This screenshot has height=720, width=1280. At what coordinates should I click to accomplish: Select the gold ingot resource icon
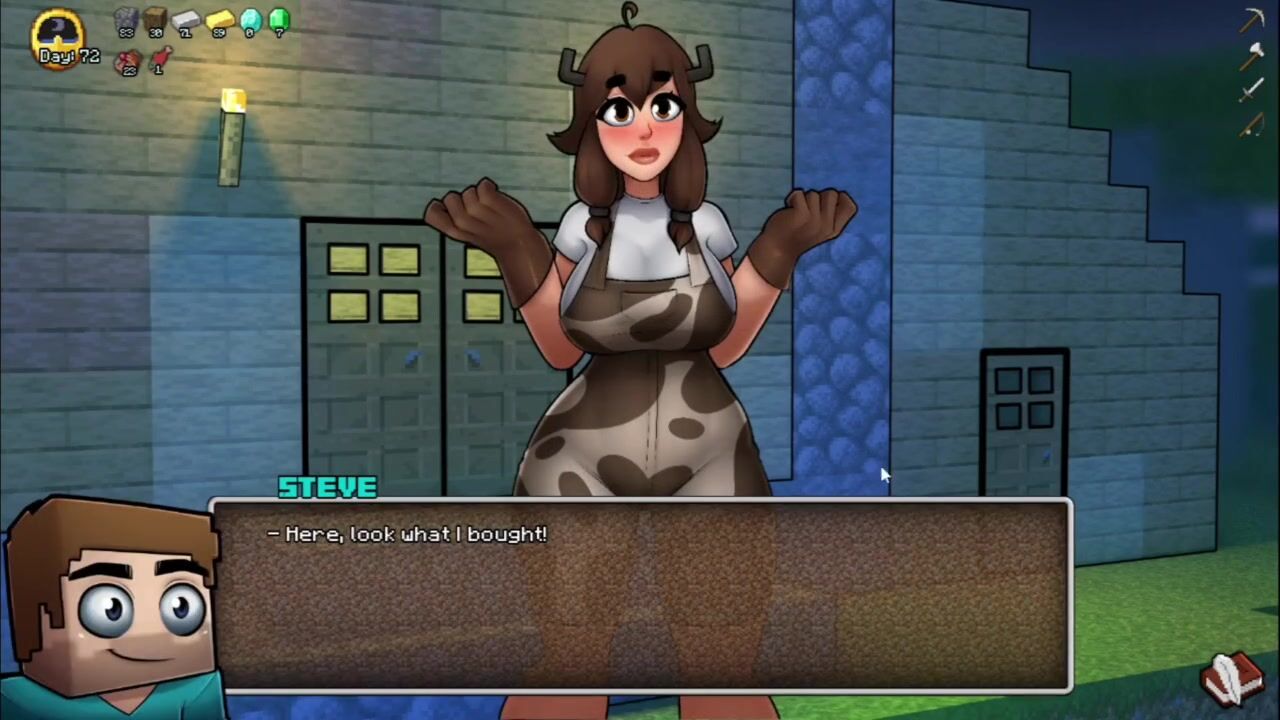(219, 19)
